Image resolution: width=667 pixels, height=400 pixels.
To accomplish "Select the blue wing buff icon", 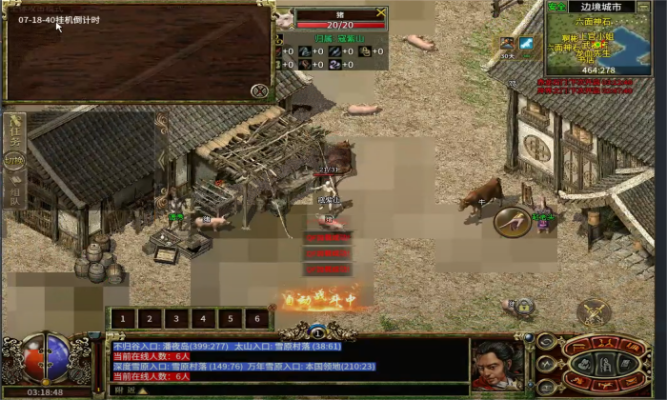I will 525,42.
